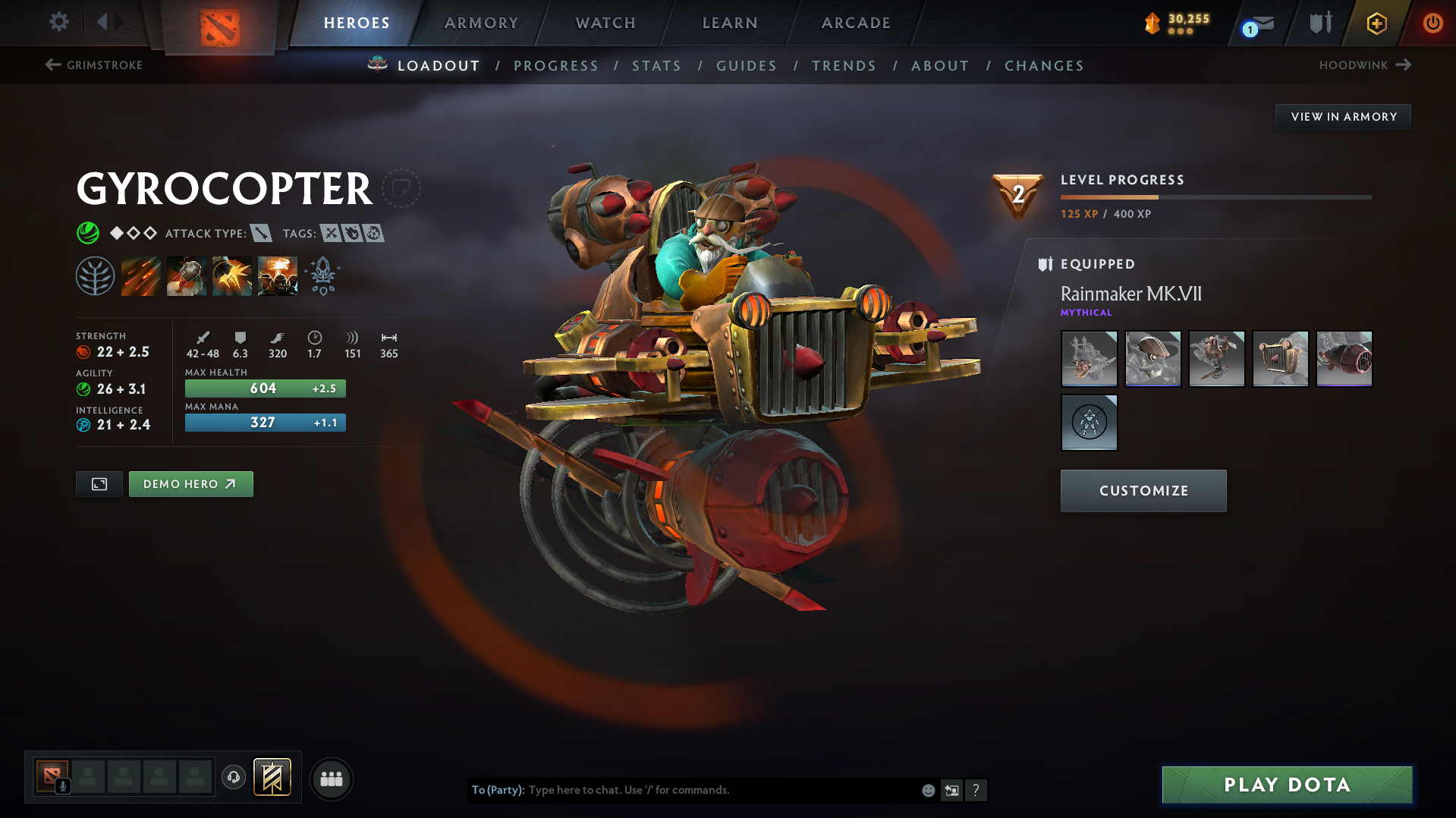
Task: Open the ARCADE menu tab
Action: click(855, 23)
